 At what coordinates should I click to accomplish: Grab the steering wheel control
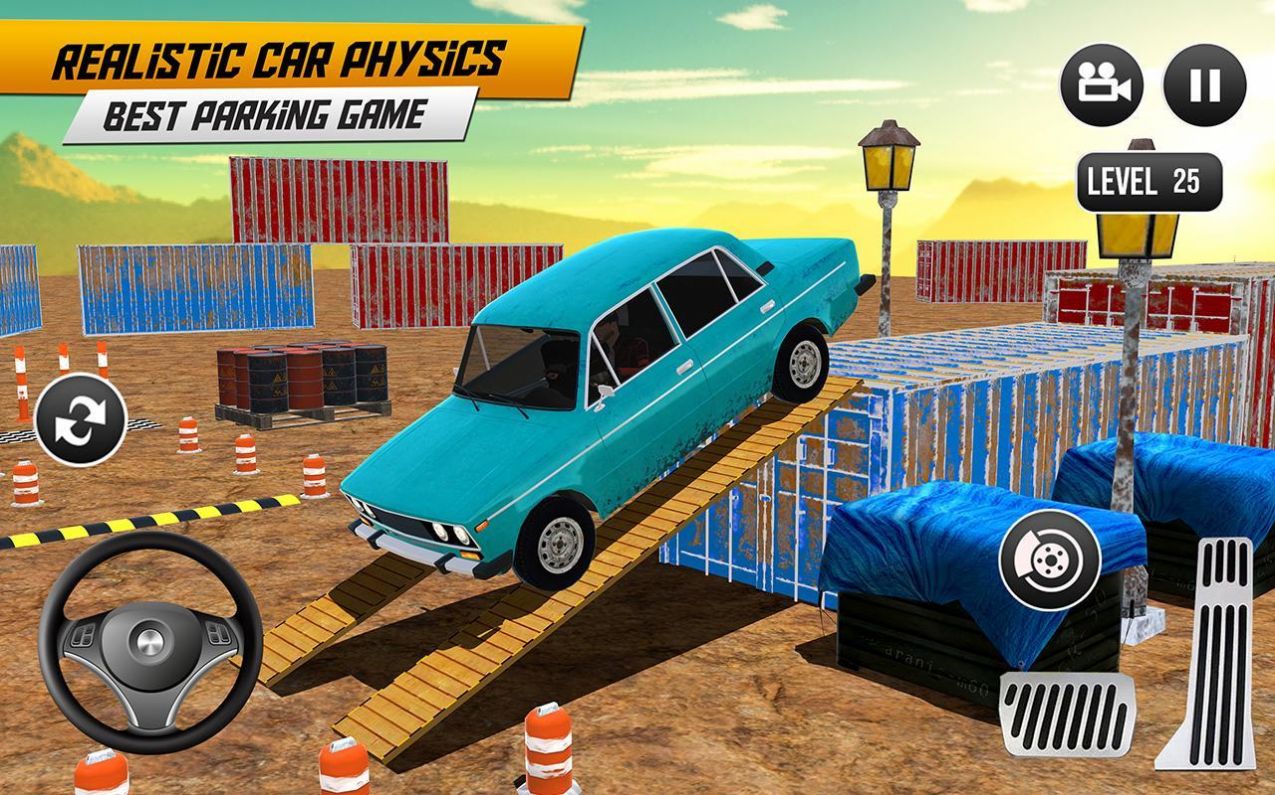(x=150, y=640)
